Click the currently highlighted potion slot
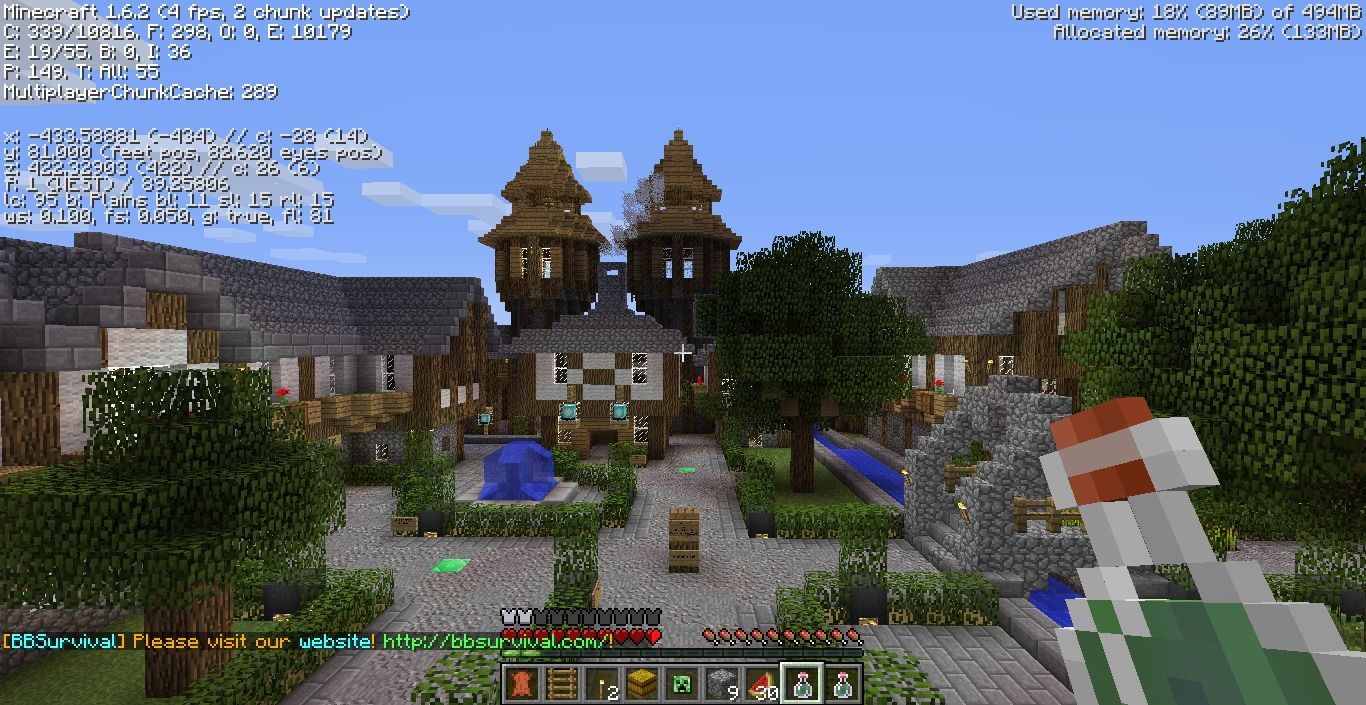 point(802,684)
